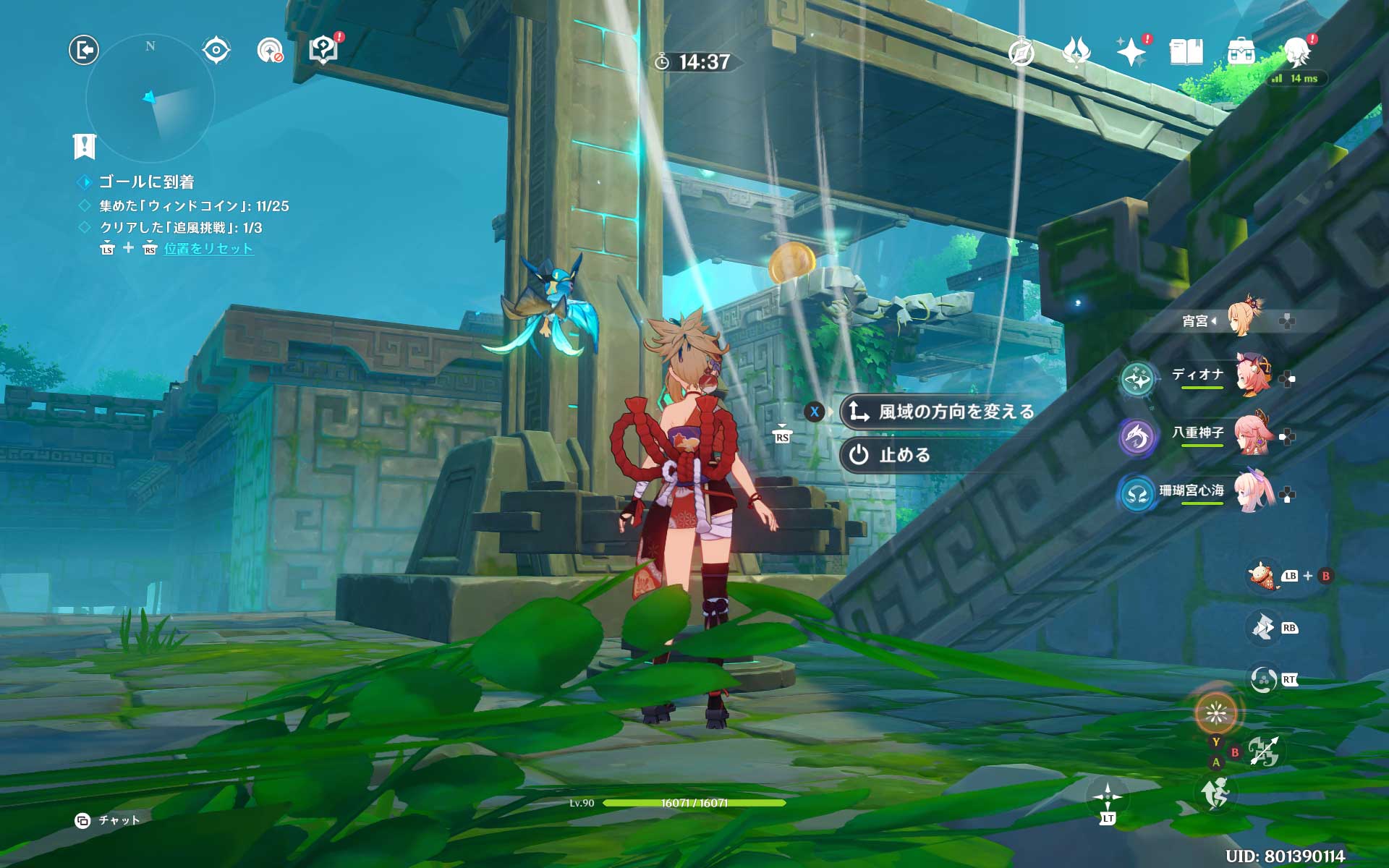Viewport: 1389px width, 868px height.
Task: Open the handbook book icon
Action: [1186, 52]
